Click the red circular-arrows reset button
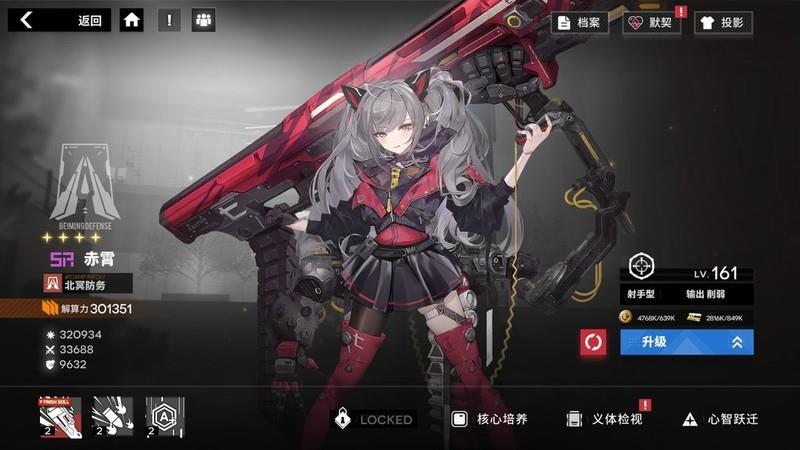The width and height of the screenshot is (800, 450). tap(594, 343)
